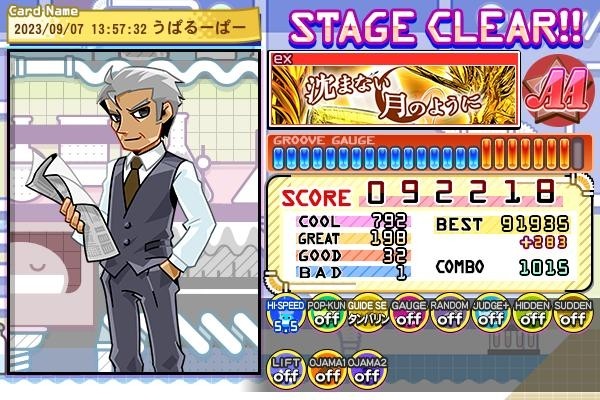Toggle the OJAMA1 option

point(325,371)
